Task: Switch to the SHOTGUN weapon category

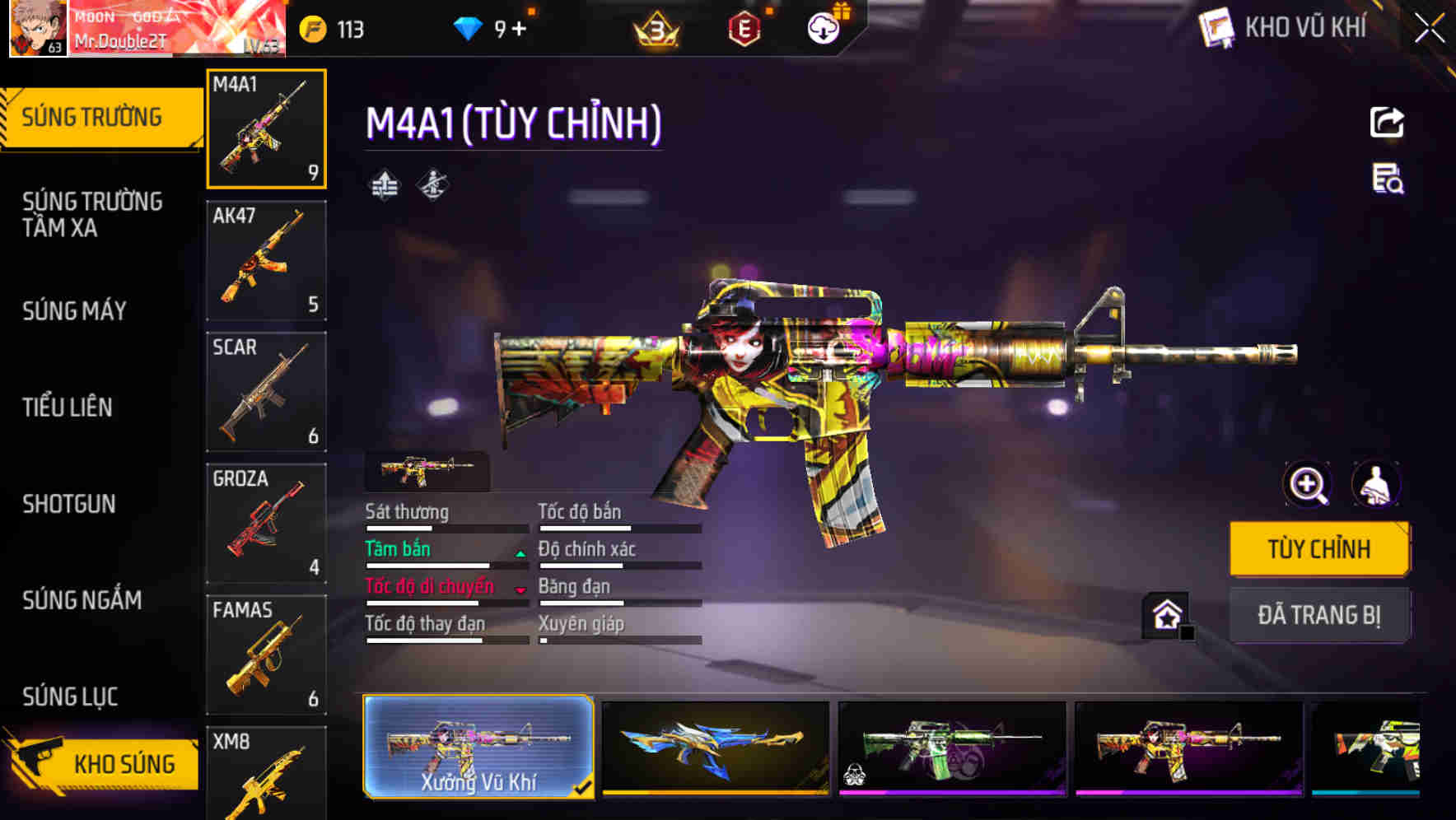Action: [x=70, y=504]
